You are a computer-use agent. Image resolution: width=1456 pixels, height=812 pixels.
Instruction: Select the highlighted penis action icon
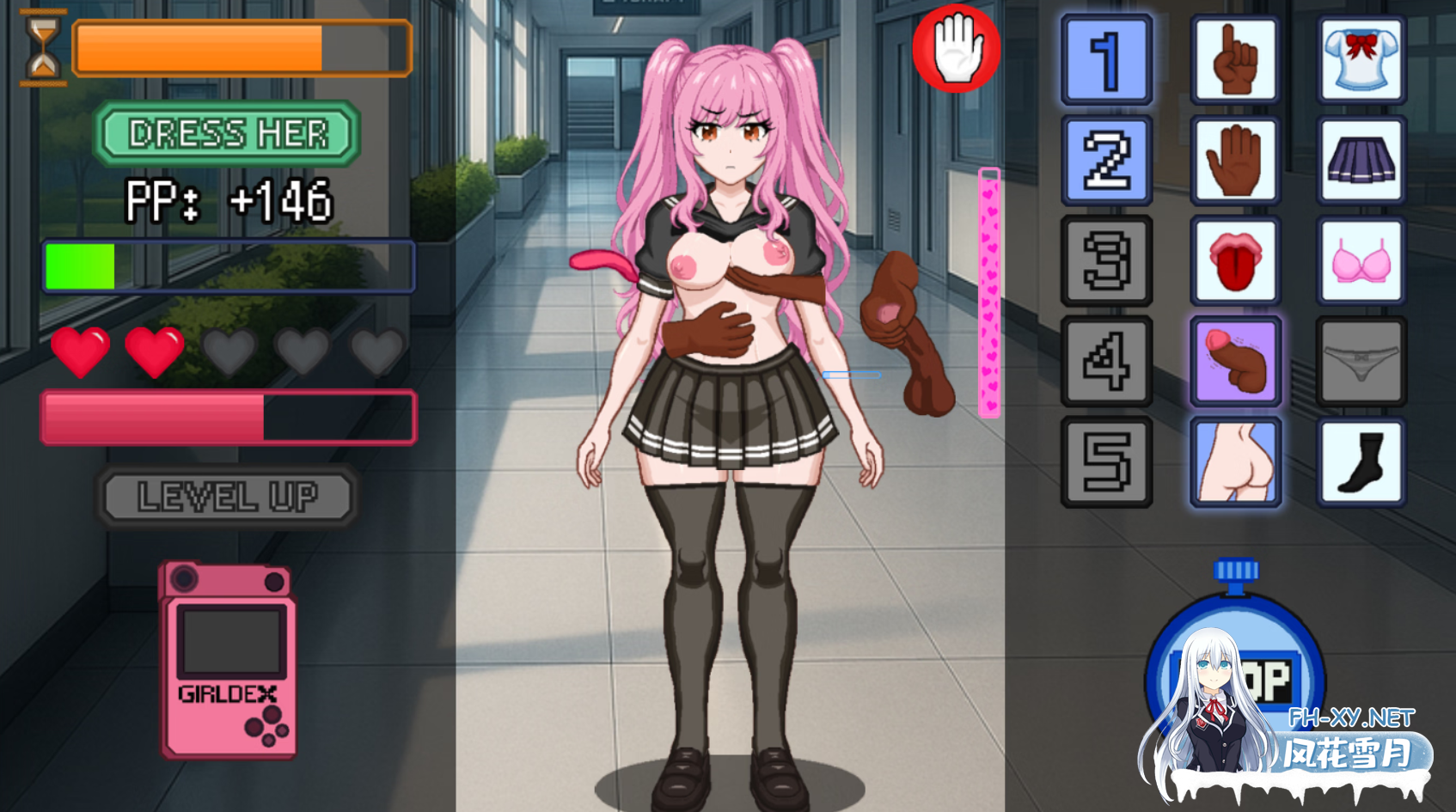(1235, 361)
